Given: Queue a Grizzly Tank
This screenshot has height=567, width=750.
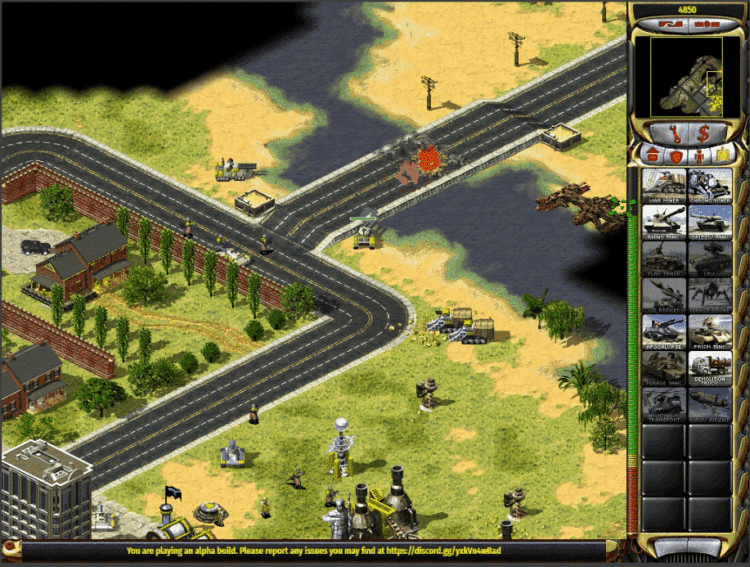Looking at the screenshot, I should pos(710,219).
